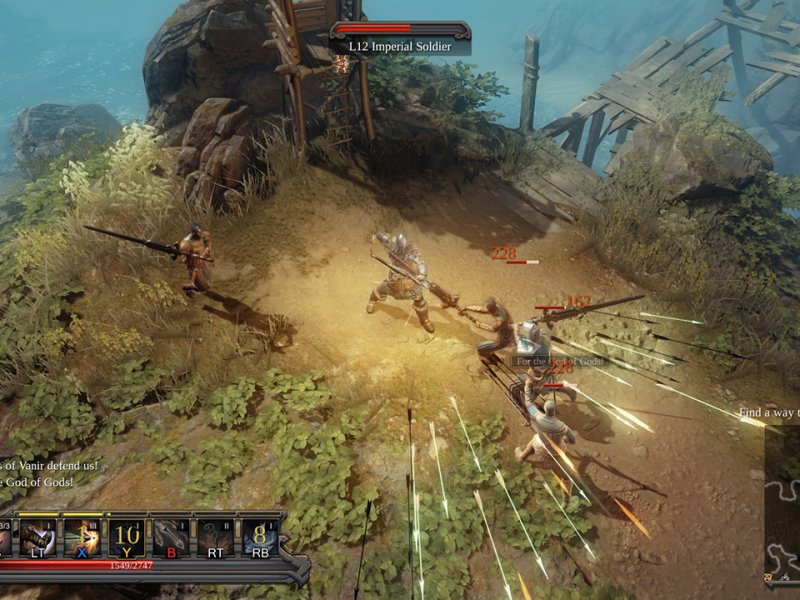
Task: Activate the ability slot labeled LT
Action: tap(37, 537)
